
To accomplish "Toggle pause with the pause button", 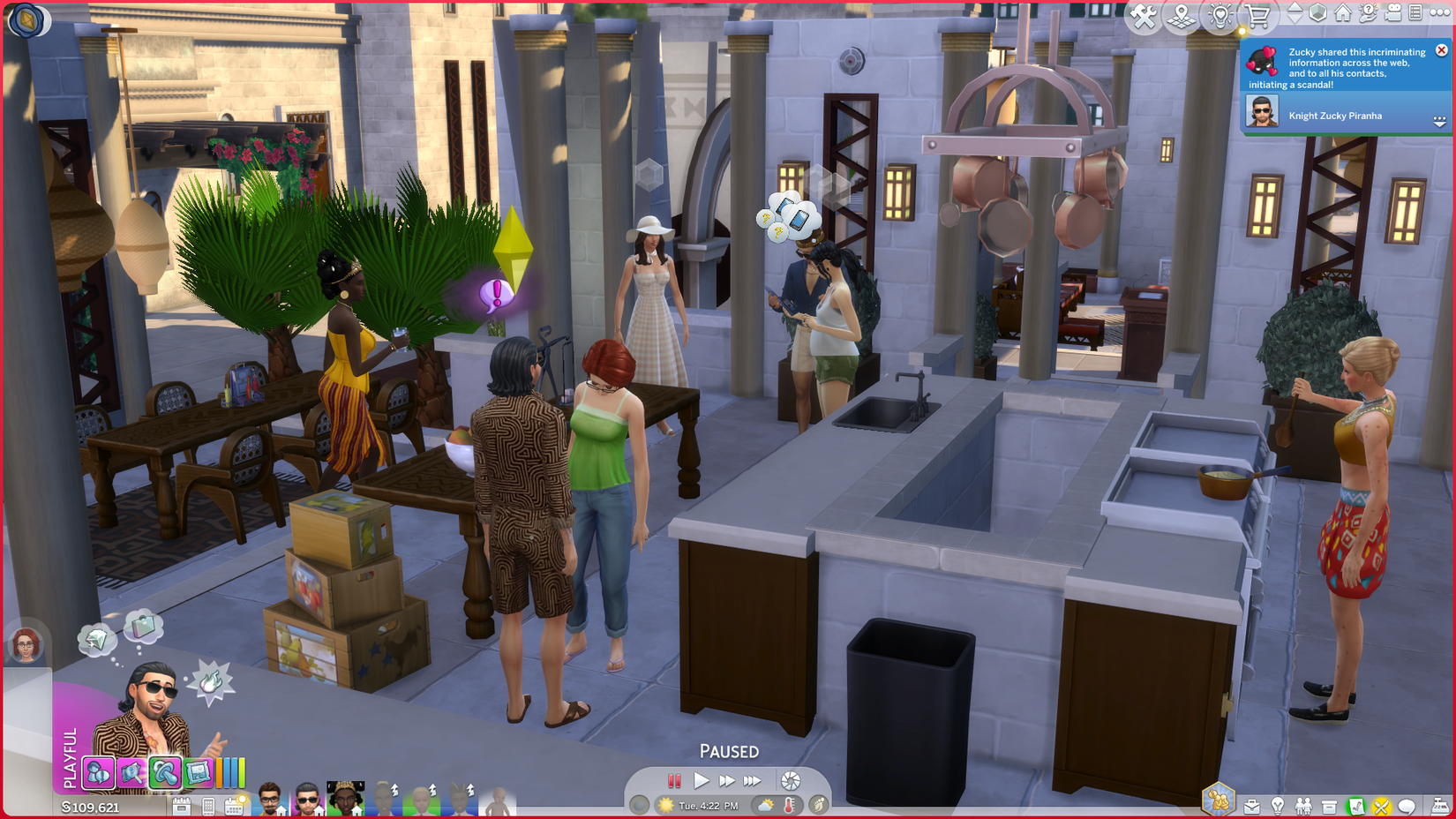I will pyautogui.click(x=674, y=780).
